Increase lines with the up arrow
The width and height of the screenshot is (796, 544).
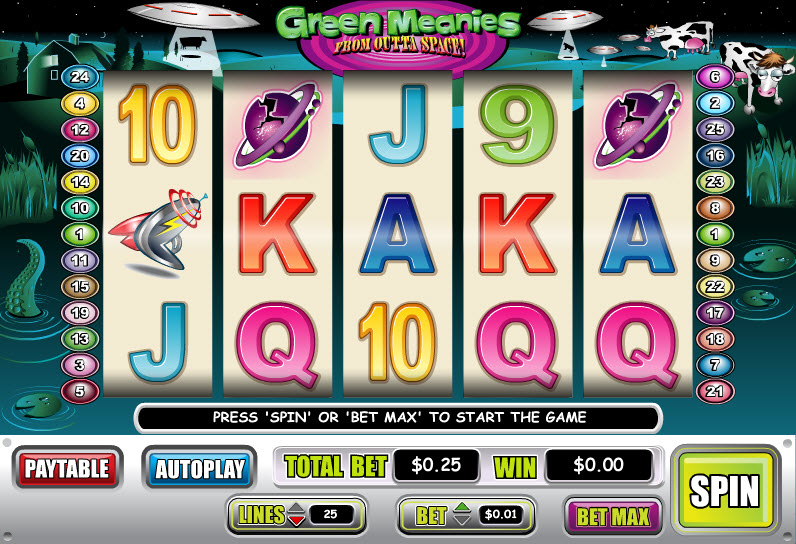pyautogui.click(x=295, y=509)
